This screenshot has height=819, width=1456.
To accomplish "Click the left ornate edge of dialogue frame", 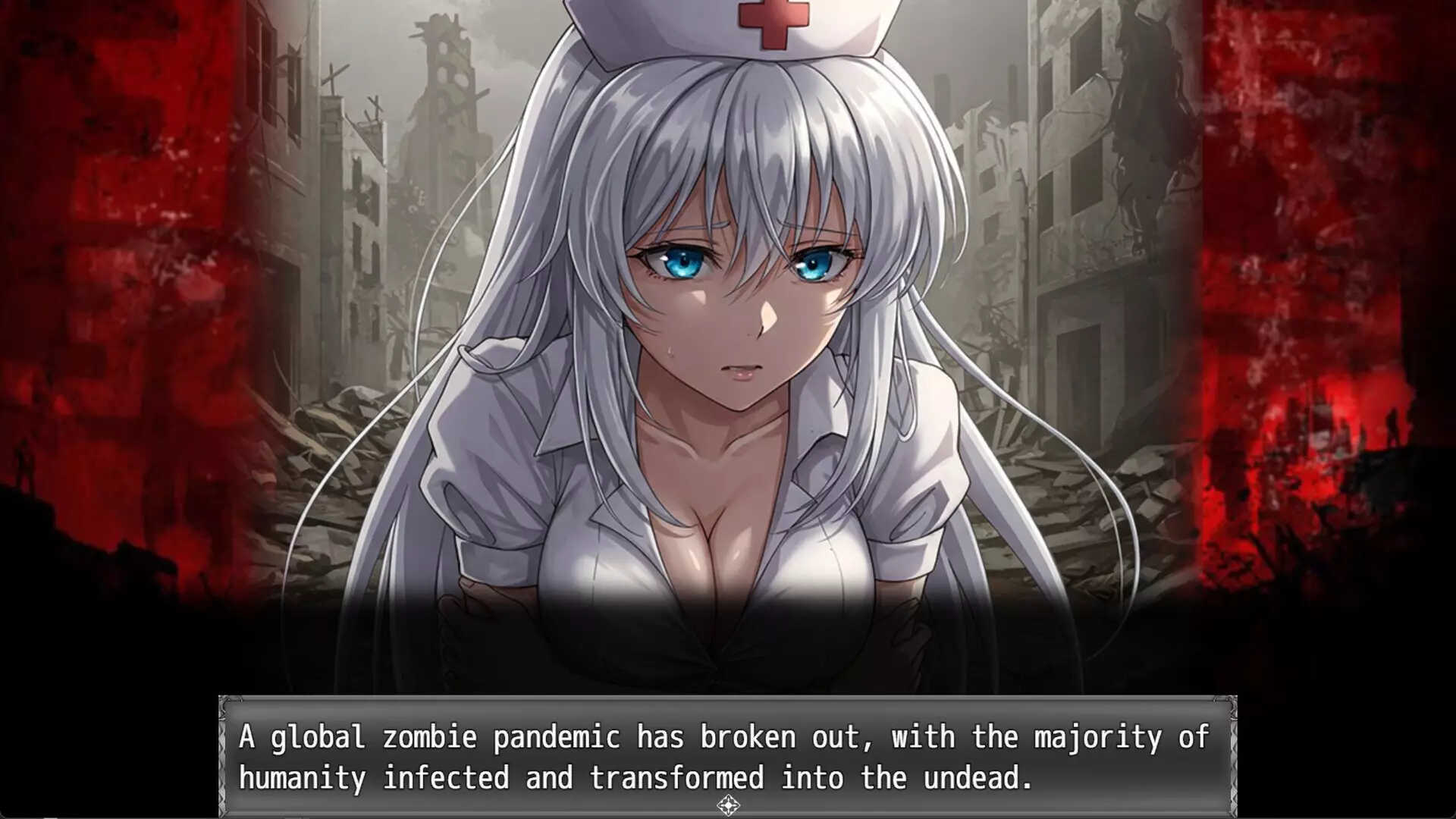I will (224, 758).
